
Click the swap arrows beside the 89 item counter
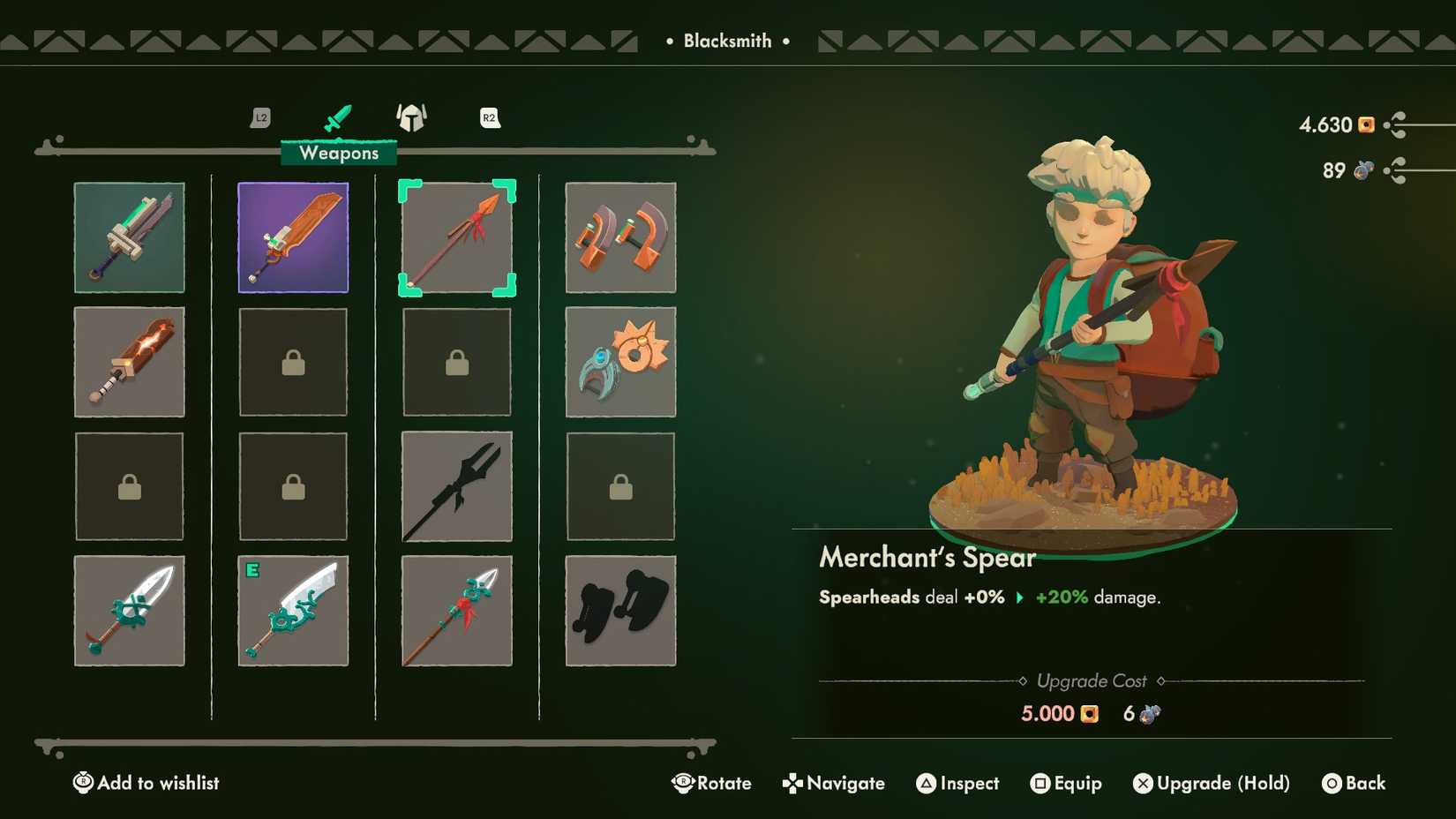1394,170
